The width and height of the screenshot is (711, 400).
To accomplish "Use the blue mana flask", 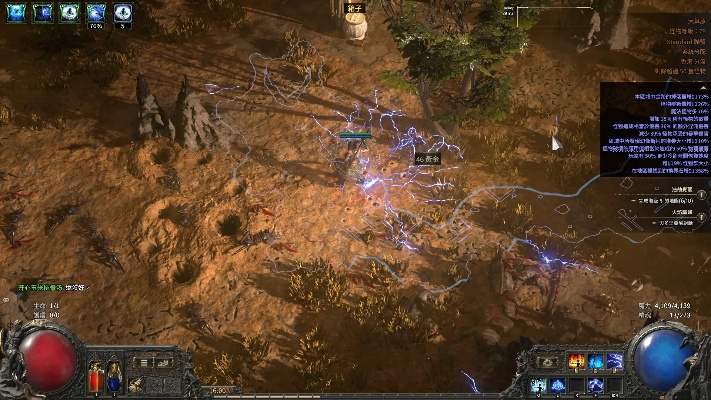I will pyautogui.click(x=114, y=379).
